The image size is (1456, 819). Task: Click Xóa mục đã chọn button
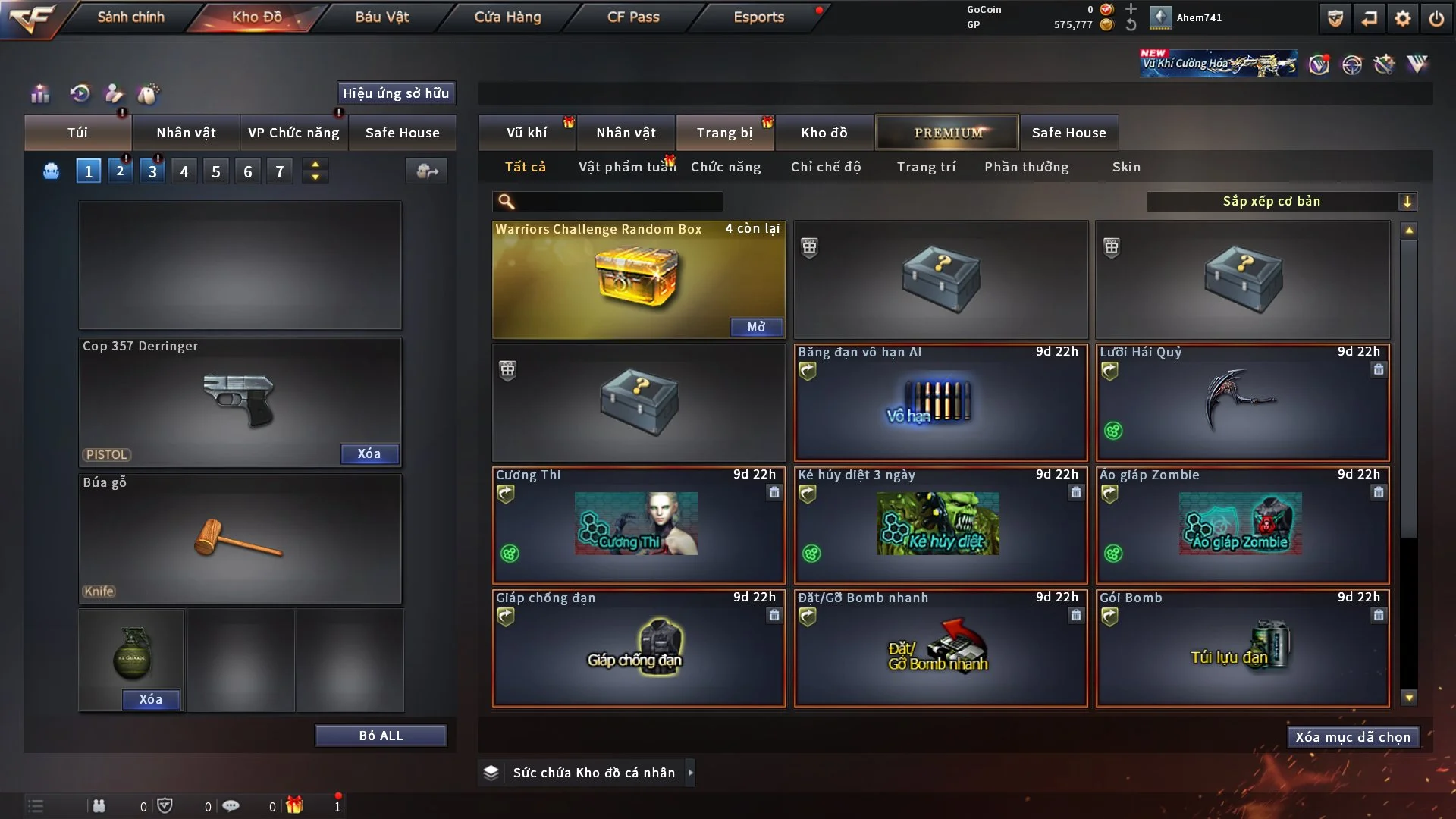[1353, 737]
